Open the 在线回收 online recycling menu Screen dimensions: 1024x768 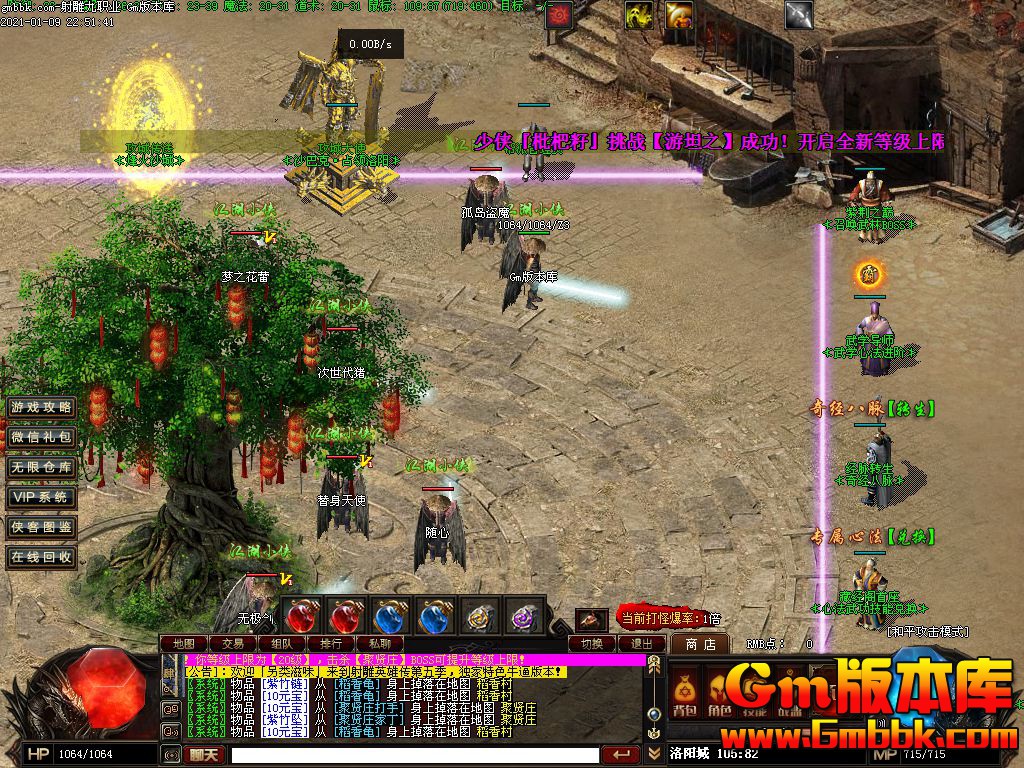[41, 557]
